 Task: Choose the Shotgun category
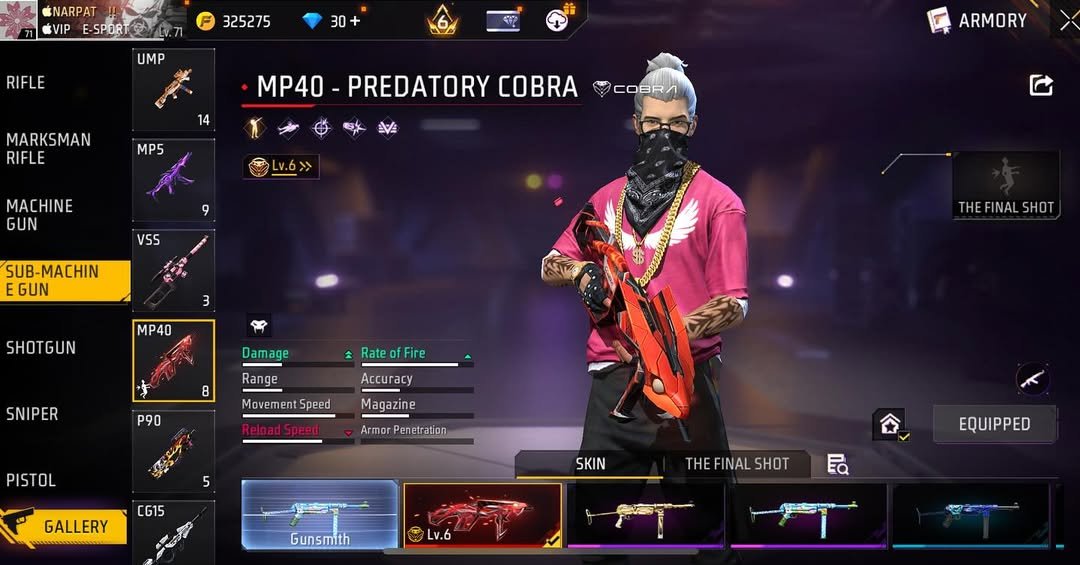click(x=41, y=347)
